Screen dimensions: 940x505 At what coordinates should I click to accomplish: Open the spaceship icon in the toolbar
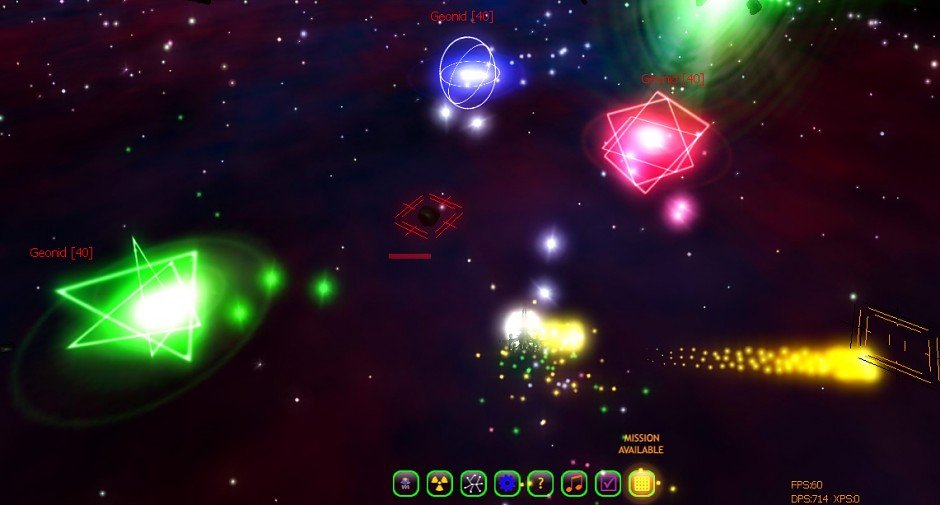[x=405, y=484]
